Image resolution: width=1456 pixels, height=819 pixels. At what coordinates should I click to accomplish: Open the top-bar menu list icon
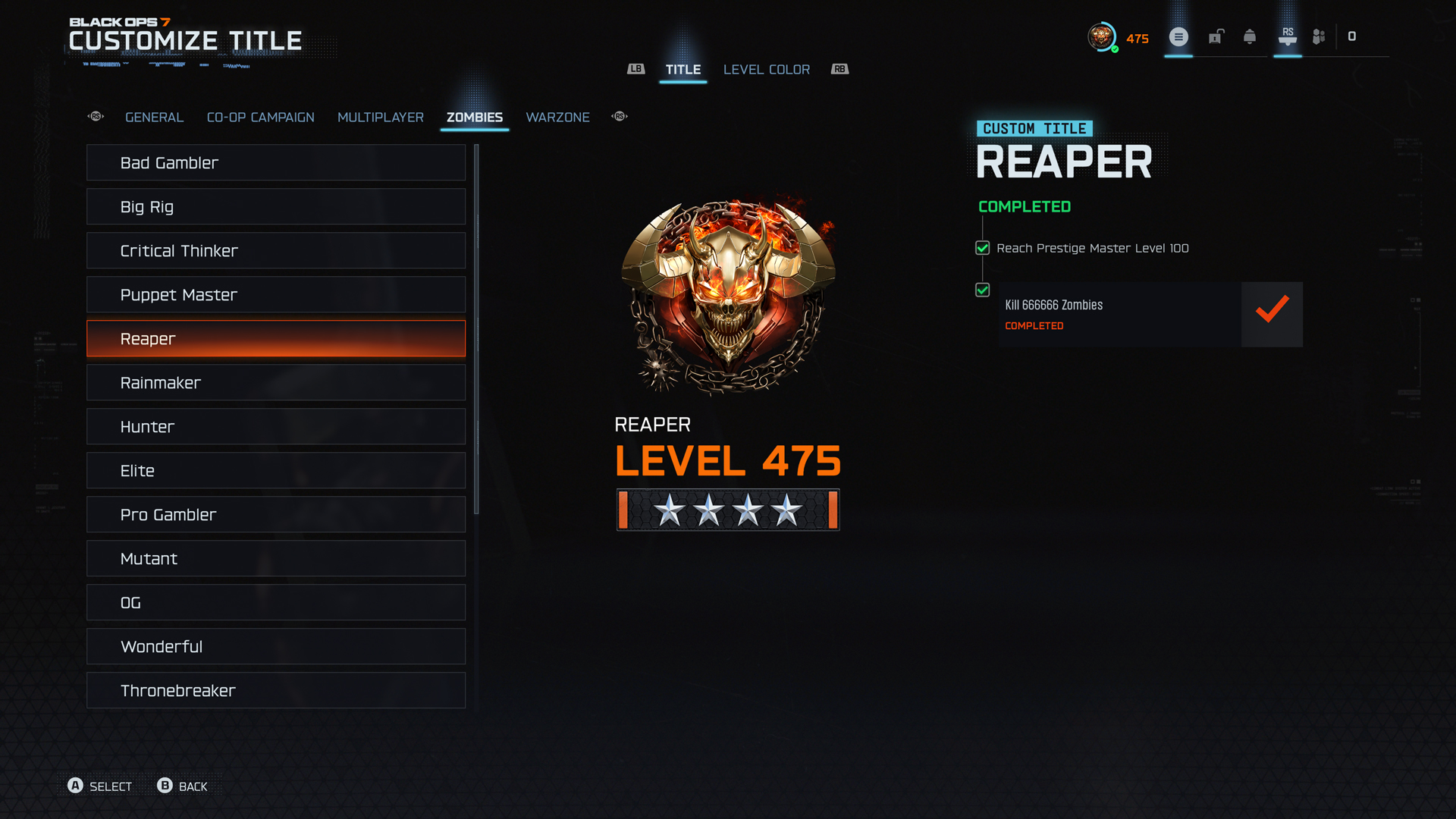(1178, 37)
